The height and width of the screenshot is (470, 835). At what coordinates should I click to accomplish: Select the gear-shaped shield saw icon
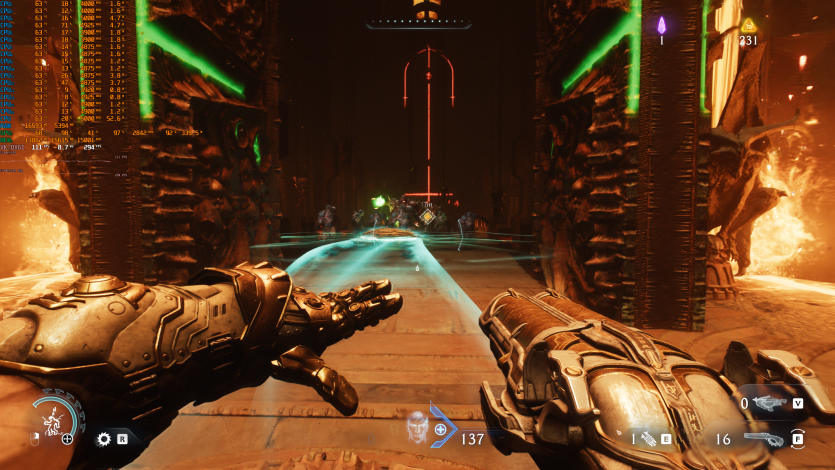[x=103, y=438]
